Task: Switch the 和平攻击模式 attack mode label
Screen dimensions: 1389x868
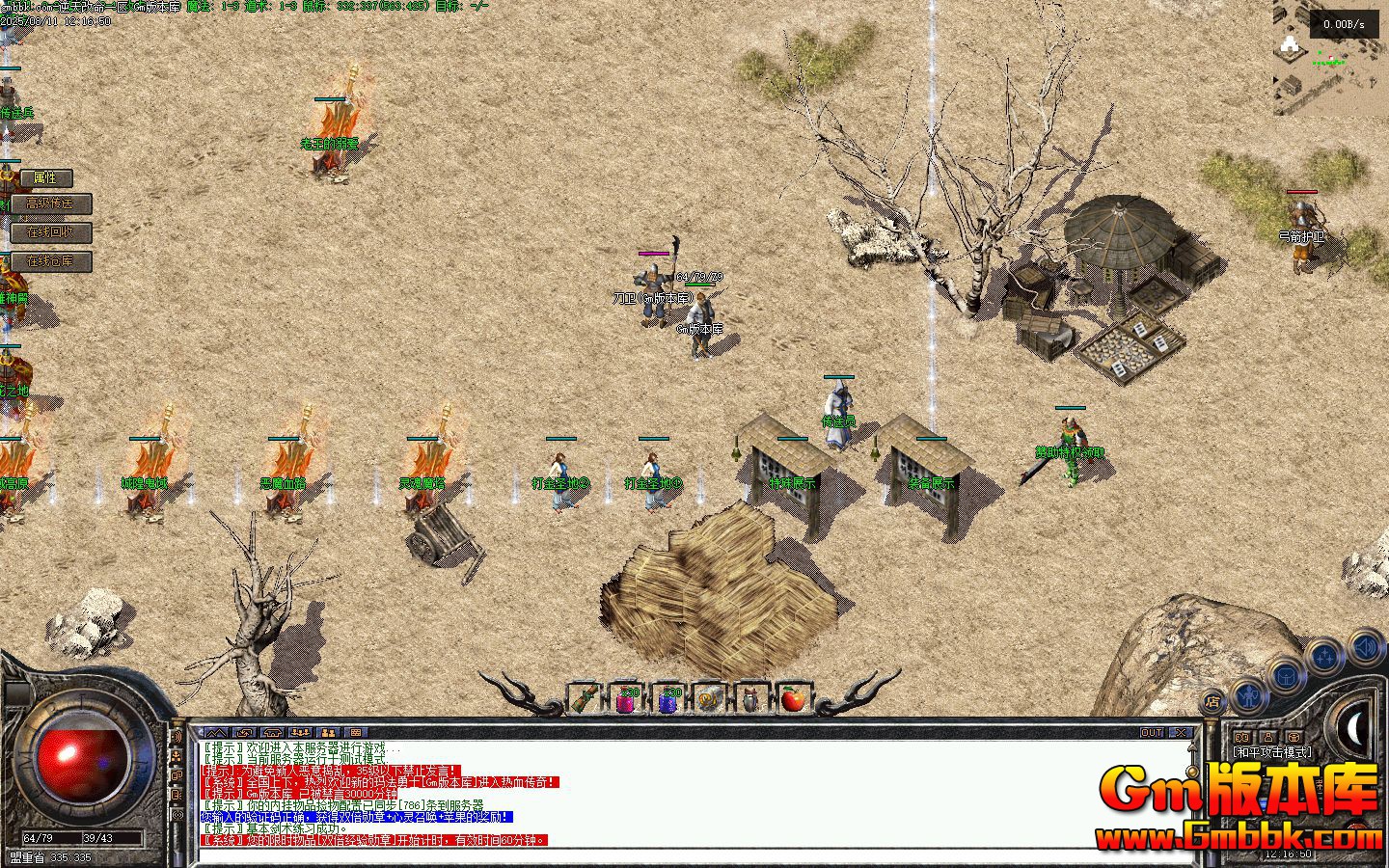Action: point(1272,752)
